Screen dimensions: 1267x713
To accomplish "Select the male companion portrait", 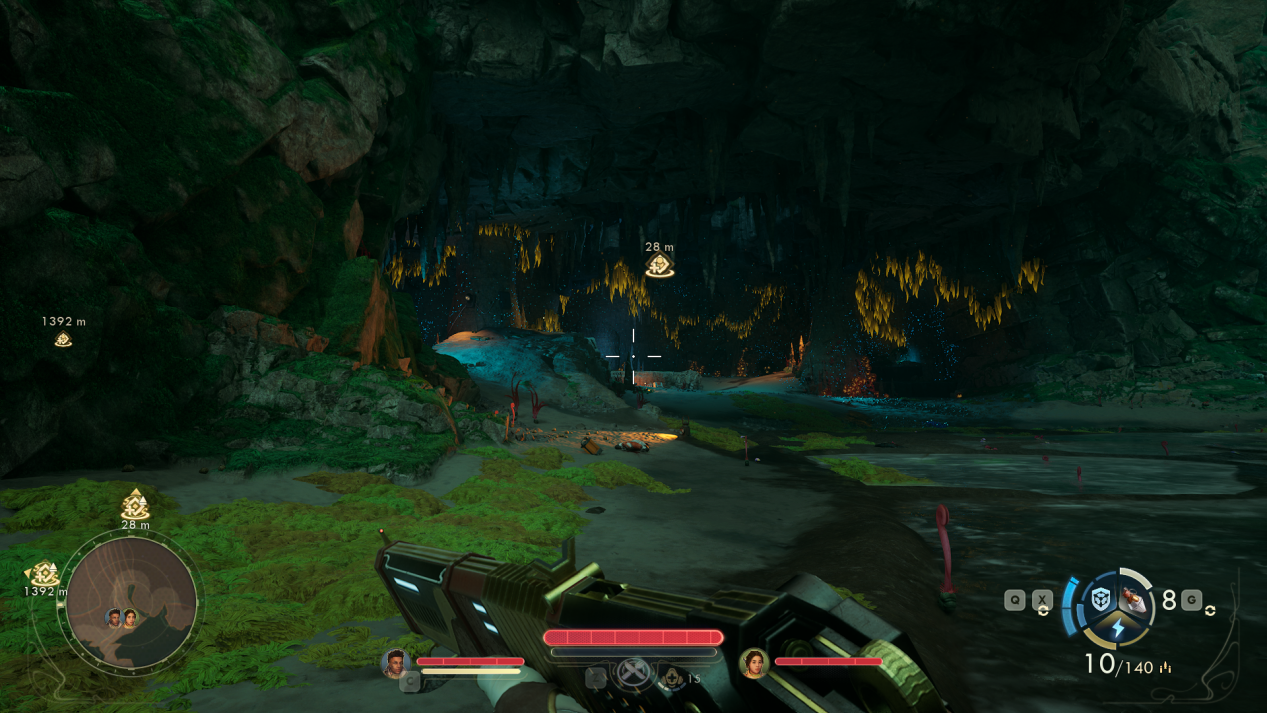I will 395,662.
